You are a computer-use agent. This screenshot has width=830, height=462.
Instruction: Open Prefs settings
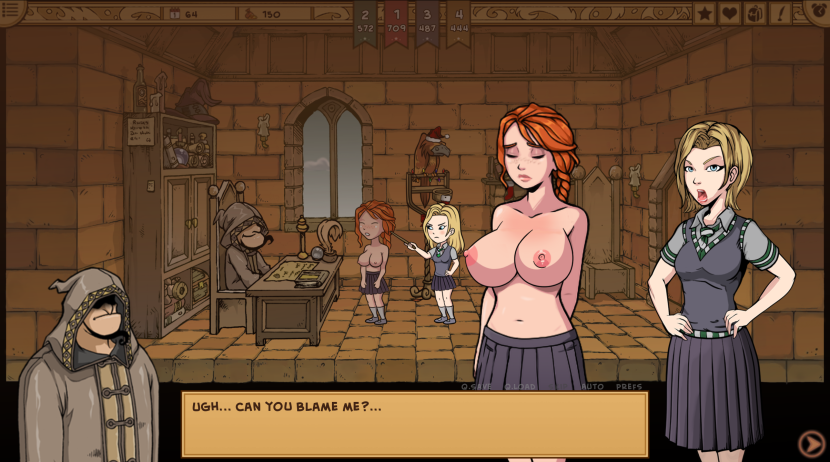pyautogui.click(x=629, y=386)
